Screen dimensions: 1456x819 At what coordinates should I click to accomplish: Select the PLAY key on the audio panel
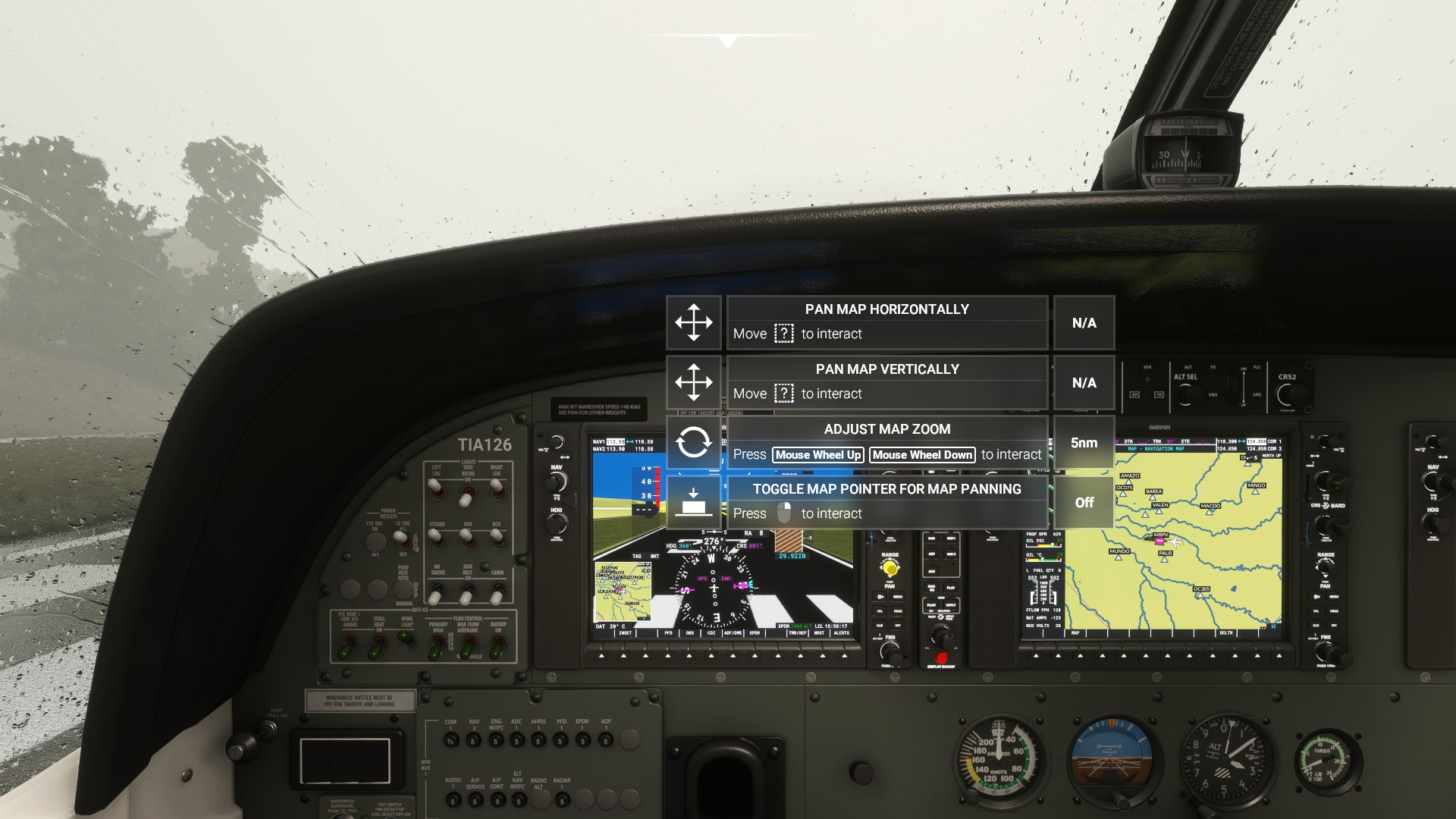(951, 587)
